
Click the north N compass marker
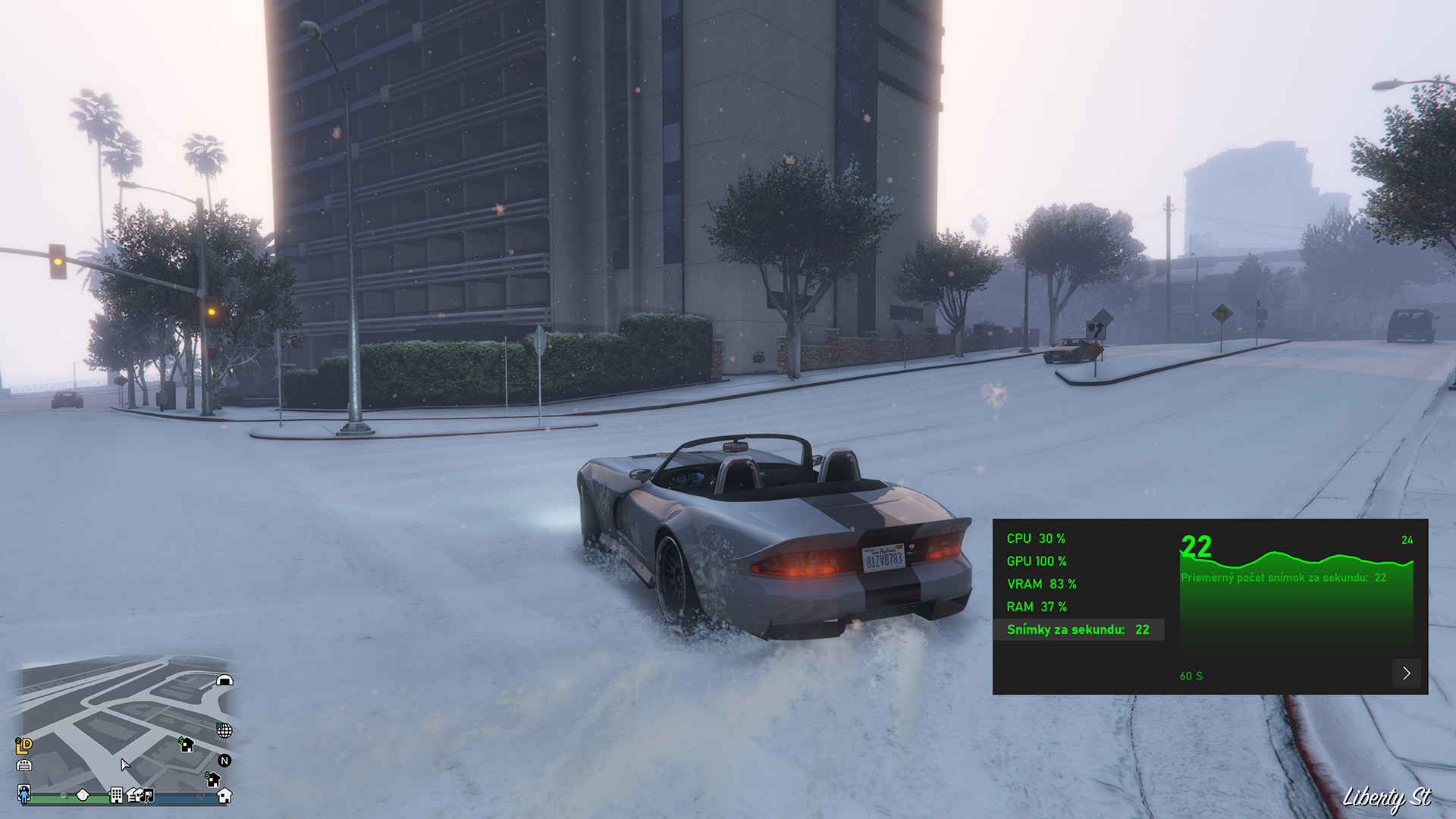pos(224,761)
